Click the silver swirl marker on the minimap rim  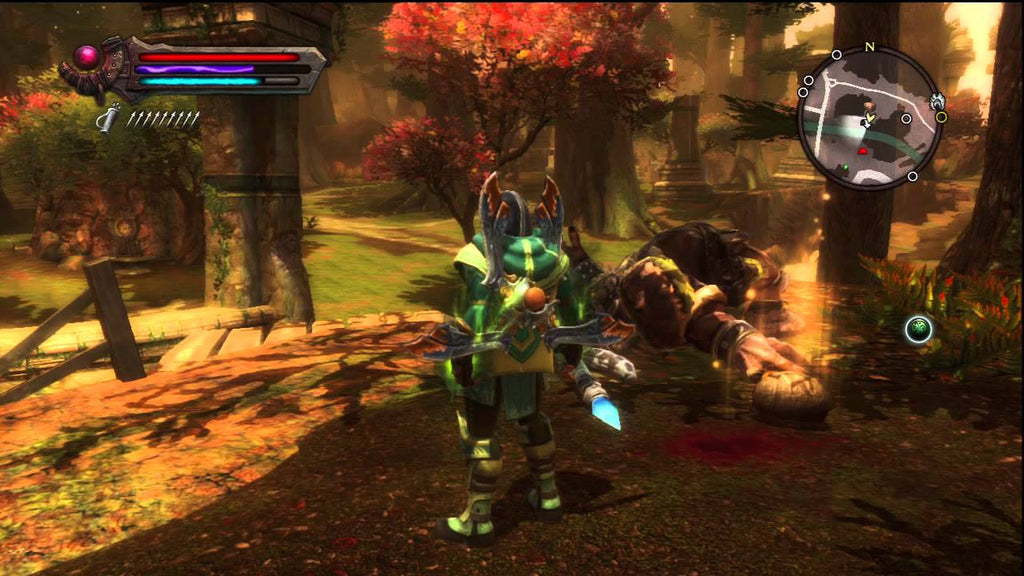click(x=937, y=100)
